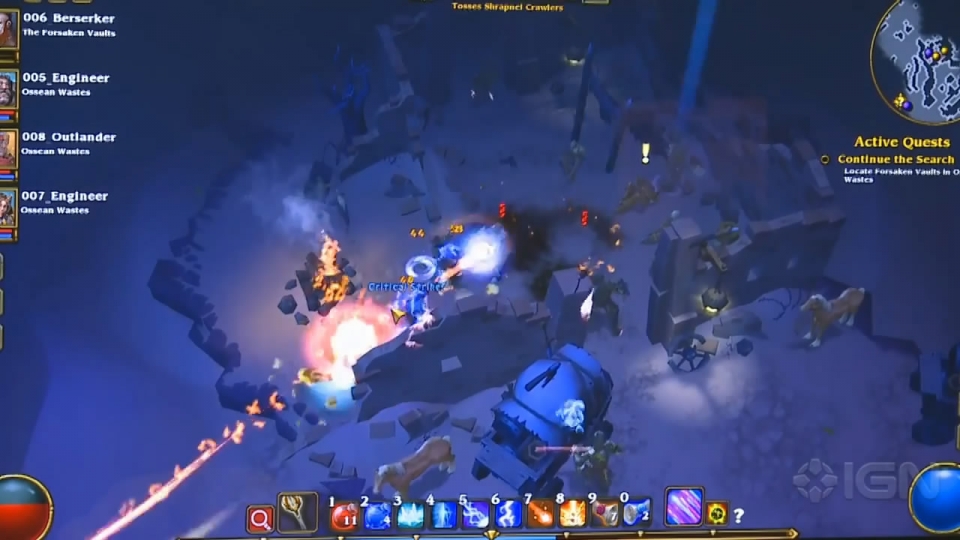
Task: Cast the fireball skill in slot 7
Action: pos(541,516)
